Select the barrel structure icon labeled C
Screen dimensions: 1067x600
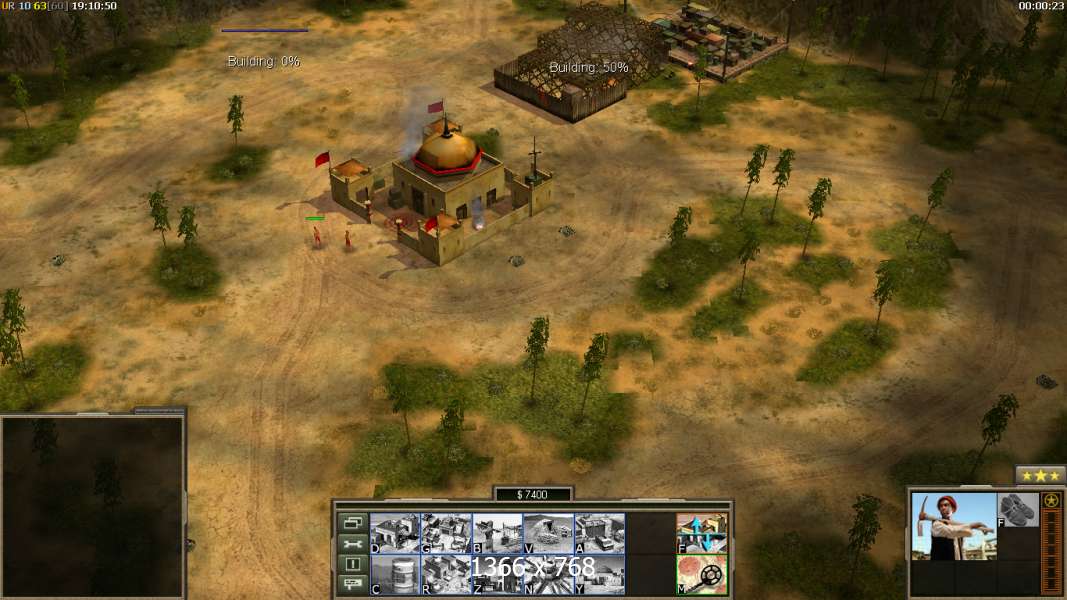point(395,574)
